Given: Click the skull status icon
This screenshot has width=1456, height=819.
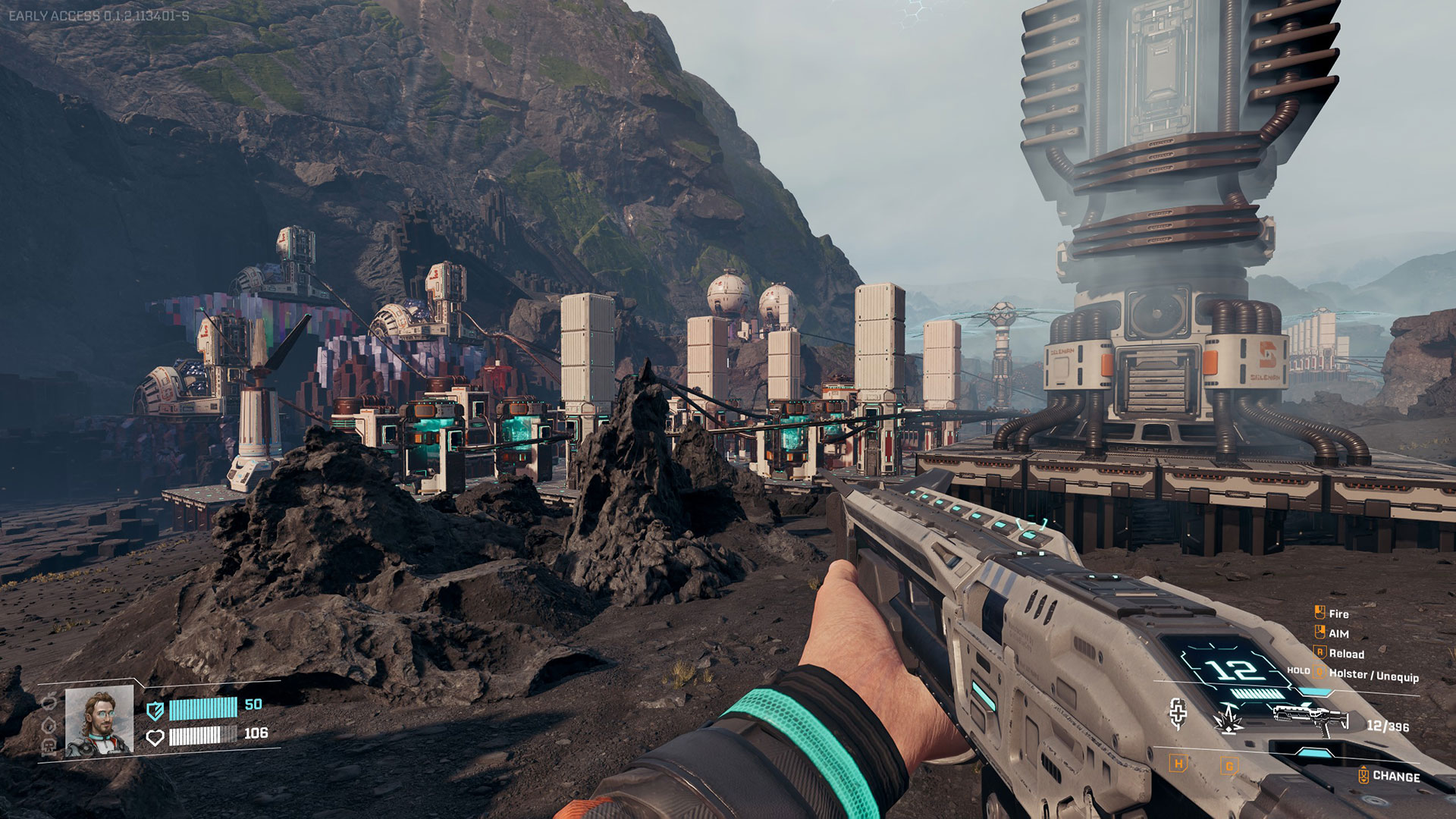Looking at the screenshot, I should (x=49, y=747).
